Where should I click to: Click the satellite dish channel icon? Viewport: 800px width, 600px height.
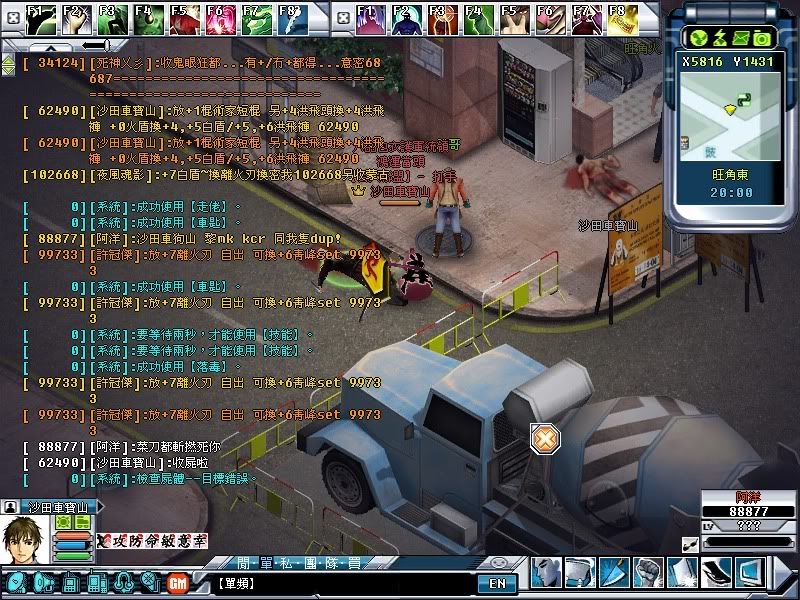[15, 582]
